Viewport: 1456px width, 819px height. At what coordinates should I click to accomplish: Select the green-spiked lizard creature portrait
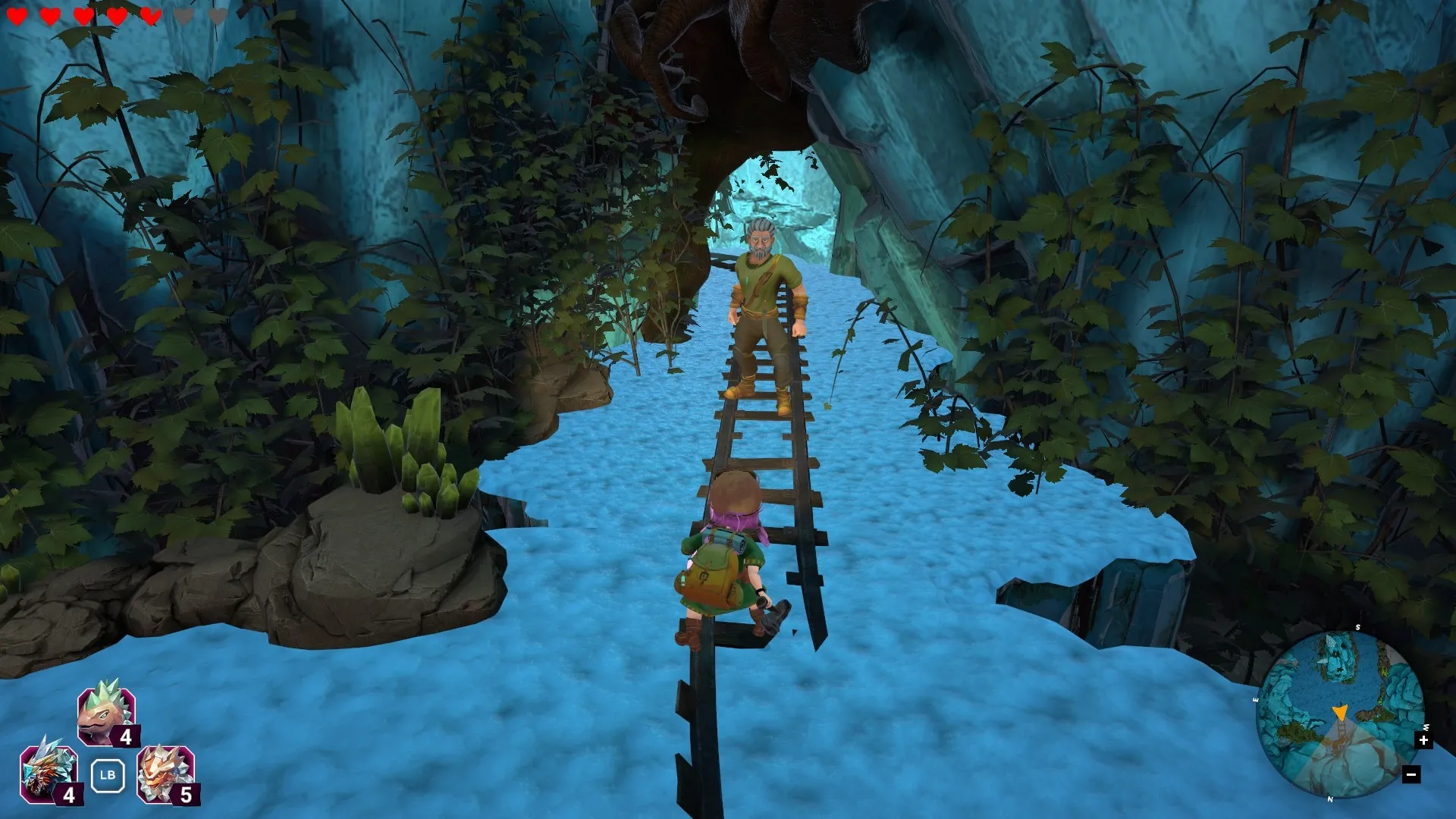click(x=105, y=713)
